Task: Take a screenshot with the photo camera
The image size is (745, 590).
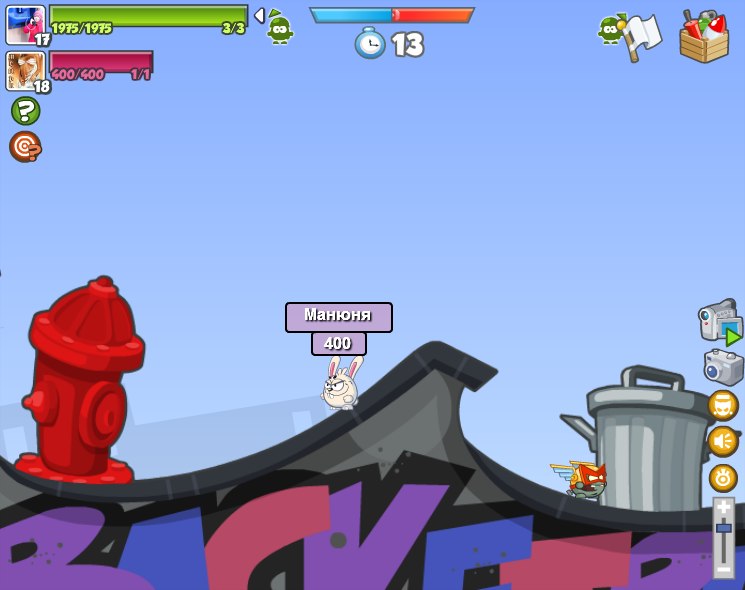Action: [723, 367]
